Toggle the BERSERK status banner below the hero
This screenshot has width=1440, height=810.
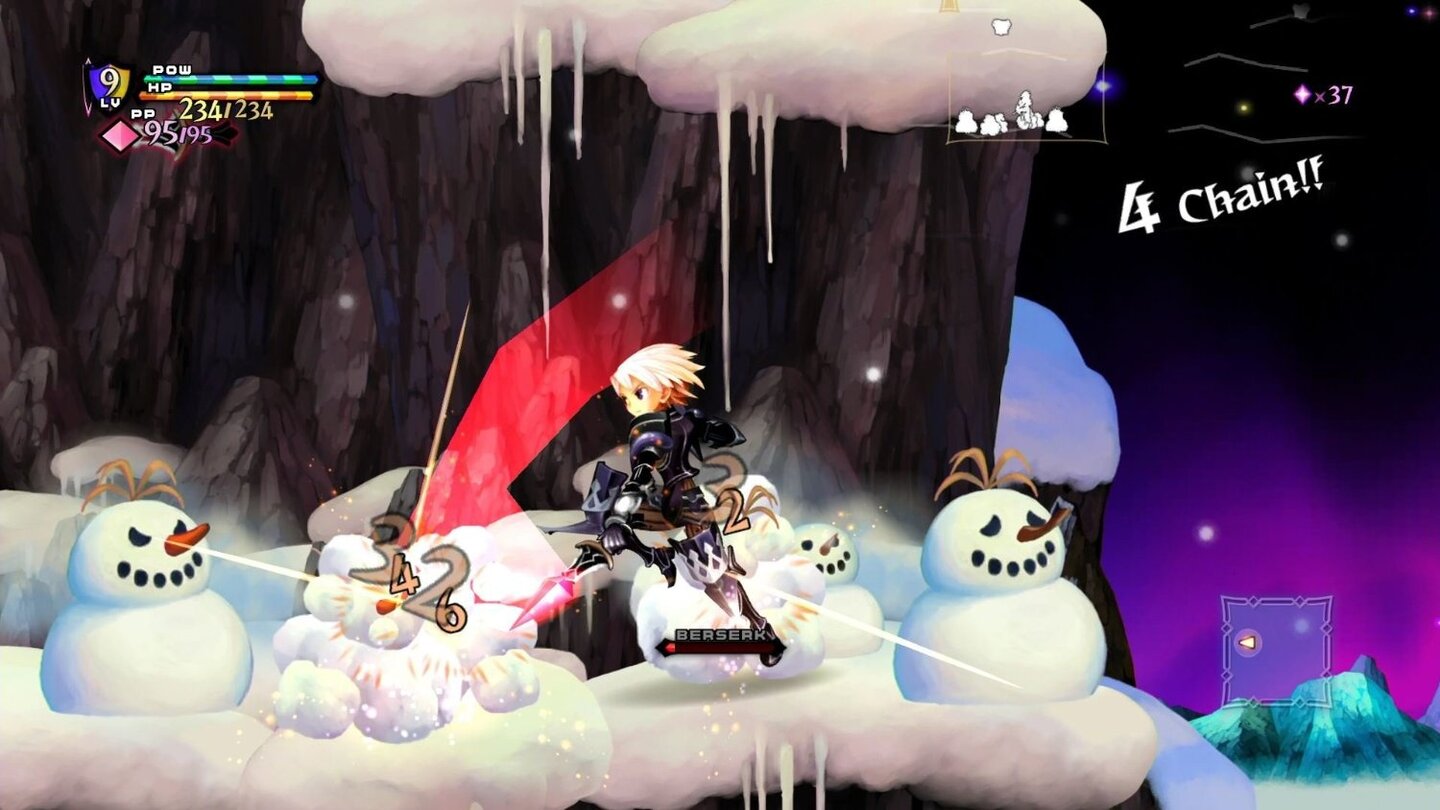click(718, 634)
